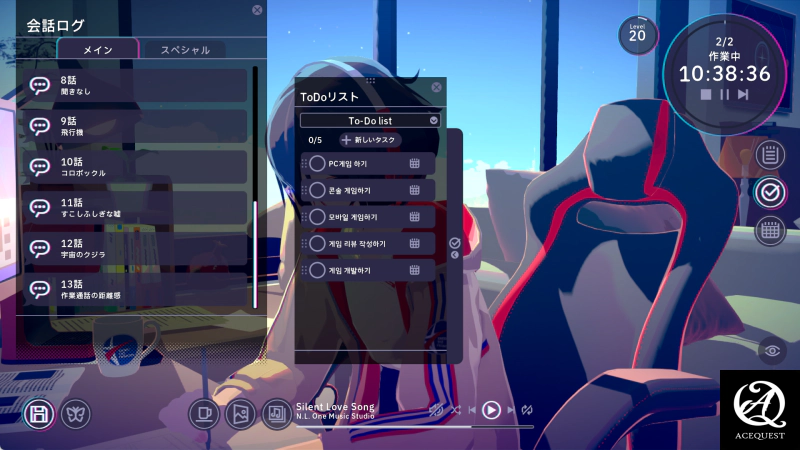Choose episode 12話 宇宙のクジラ

[134, 249]
